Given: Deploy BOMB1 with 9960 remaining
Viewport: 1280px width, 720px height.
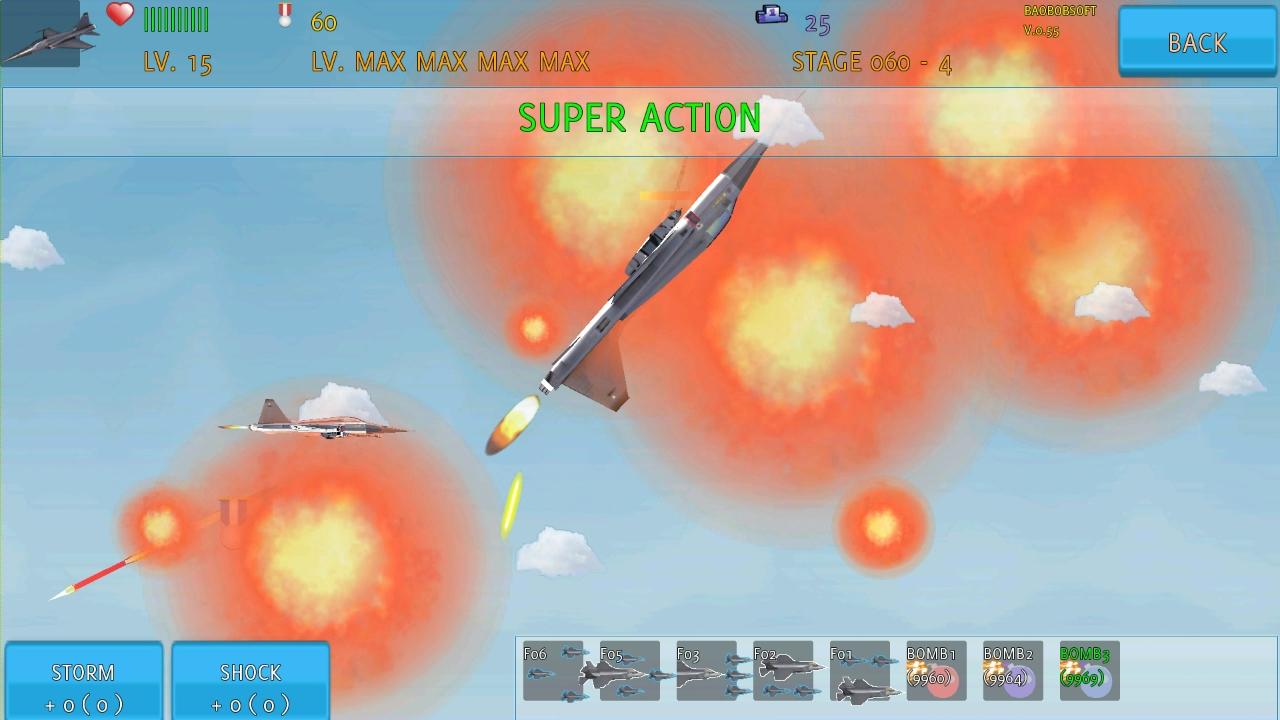Looking at the screenshot, I should point(935,670).
